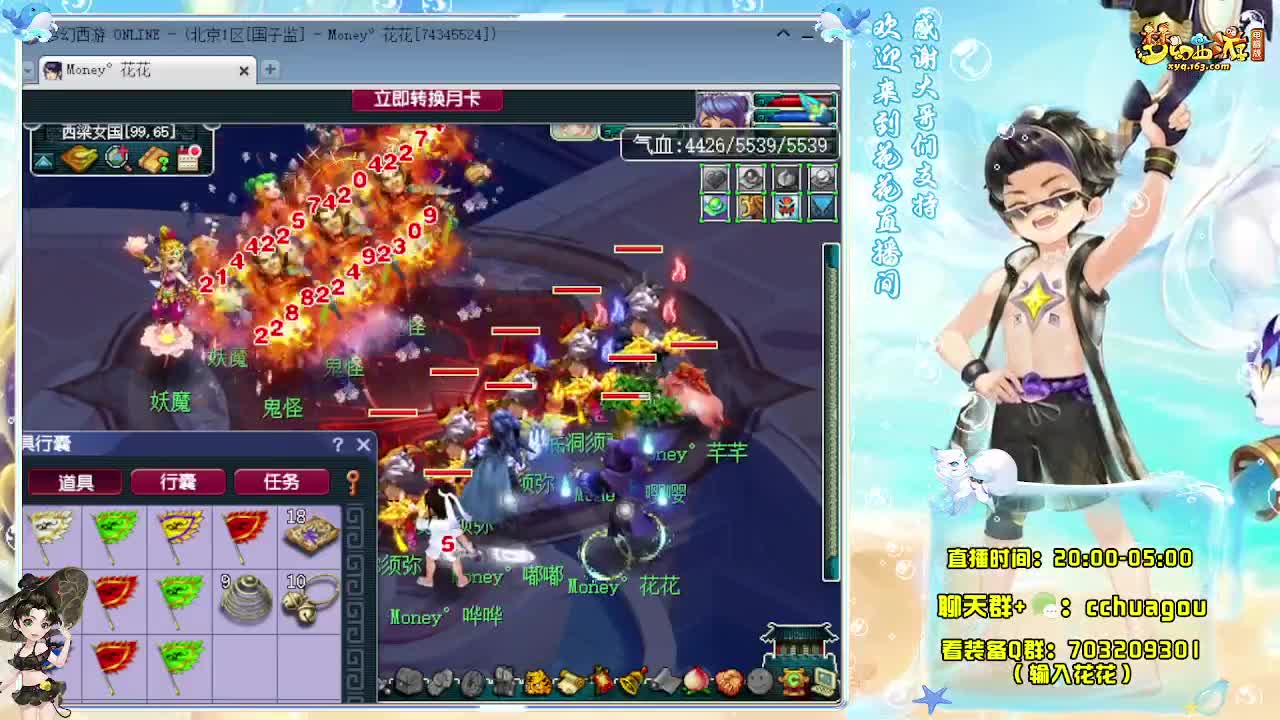The width and height of the screenshot is (1280, 720).
Task: Open the quest guide question-mark bag icon
Action: coord(155,158)
